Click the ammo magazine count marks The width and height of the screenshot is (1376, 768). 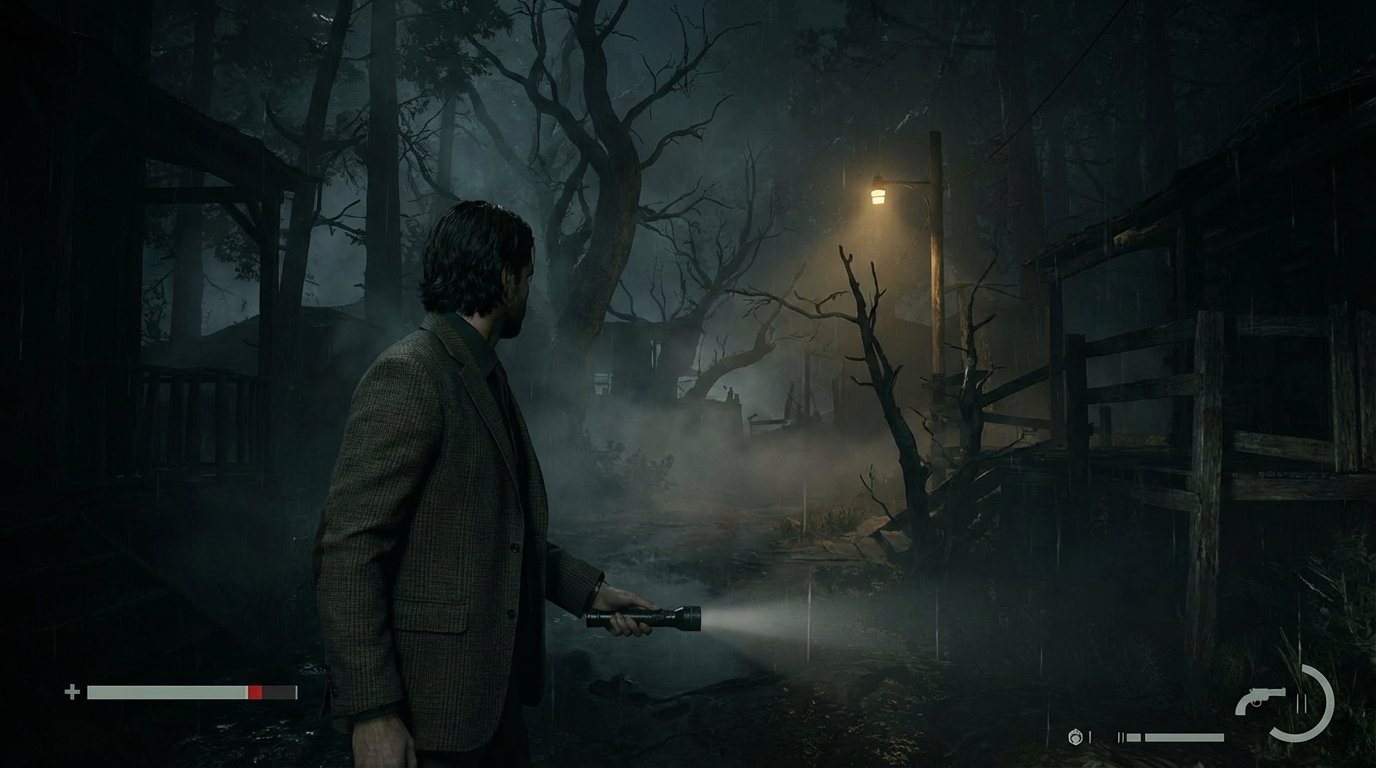pyautogui.click(x=1122, y=737)
